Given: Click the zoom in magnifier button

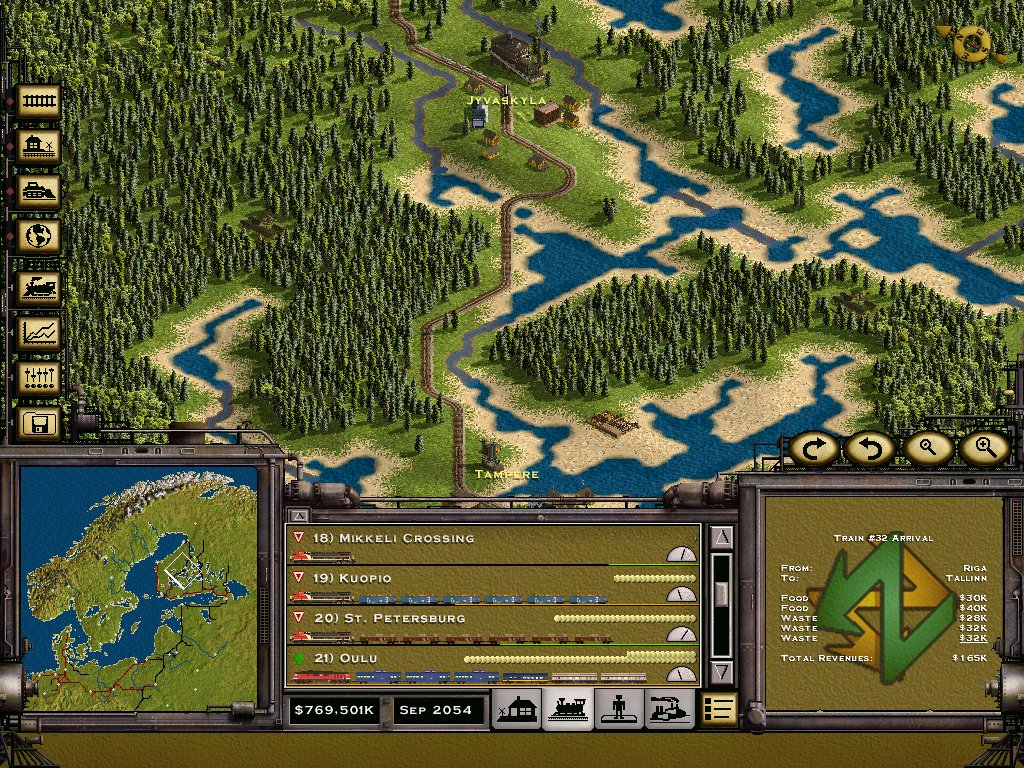Looking at the screenshot, I should 984,448.
